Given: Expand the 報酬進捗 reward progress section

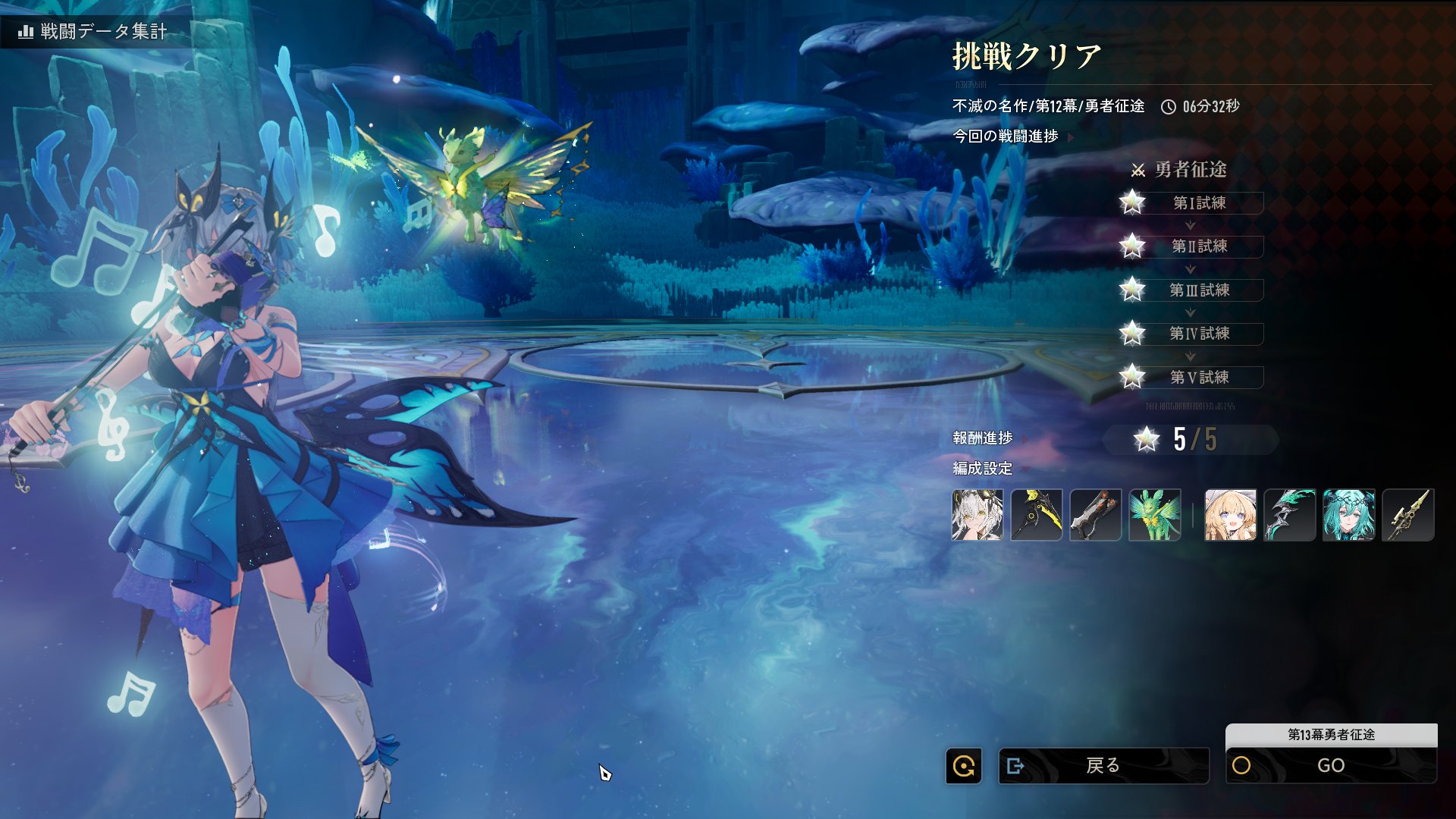Looking at the screenshot, I should [x=983, y=438].
